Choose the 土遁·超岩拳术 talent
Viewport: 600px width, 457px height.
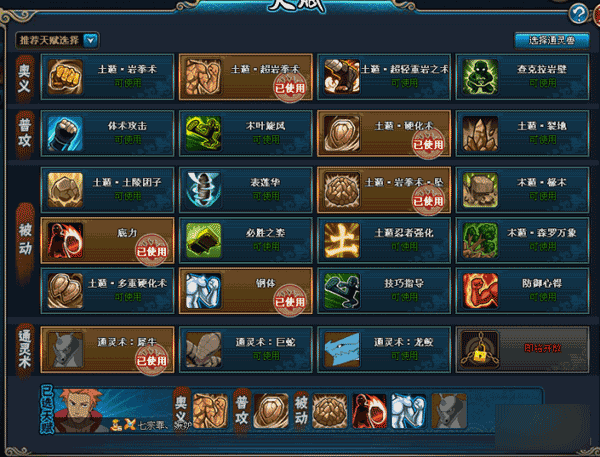(x=245, y=76)
